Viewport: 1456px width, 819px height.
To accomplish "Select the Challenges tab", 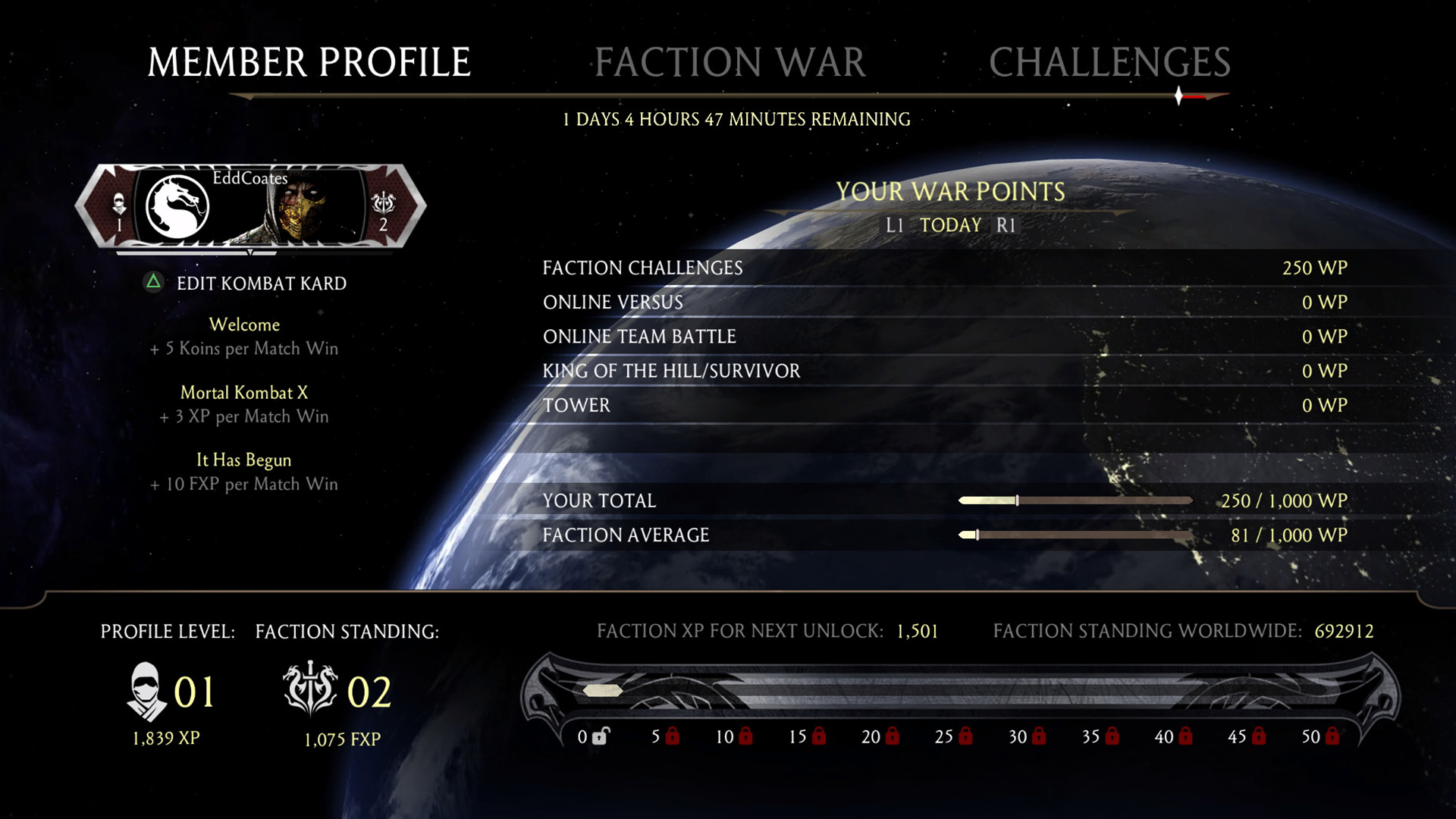I will point(1109,62).
